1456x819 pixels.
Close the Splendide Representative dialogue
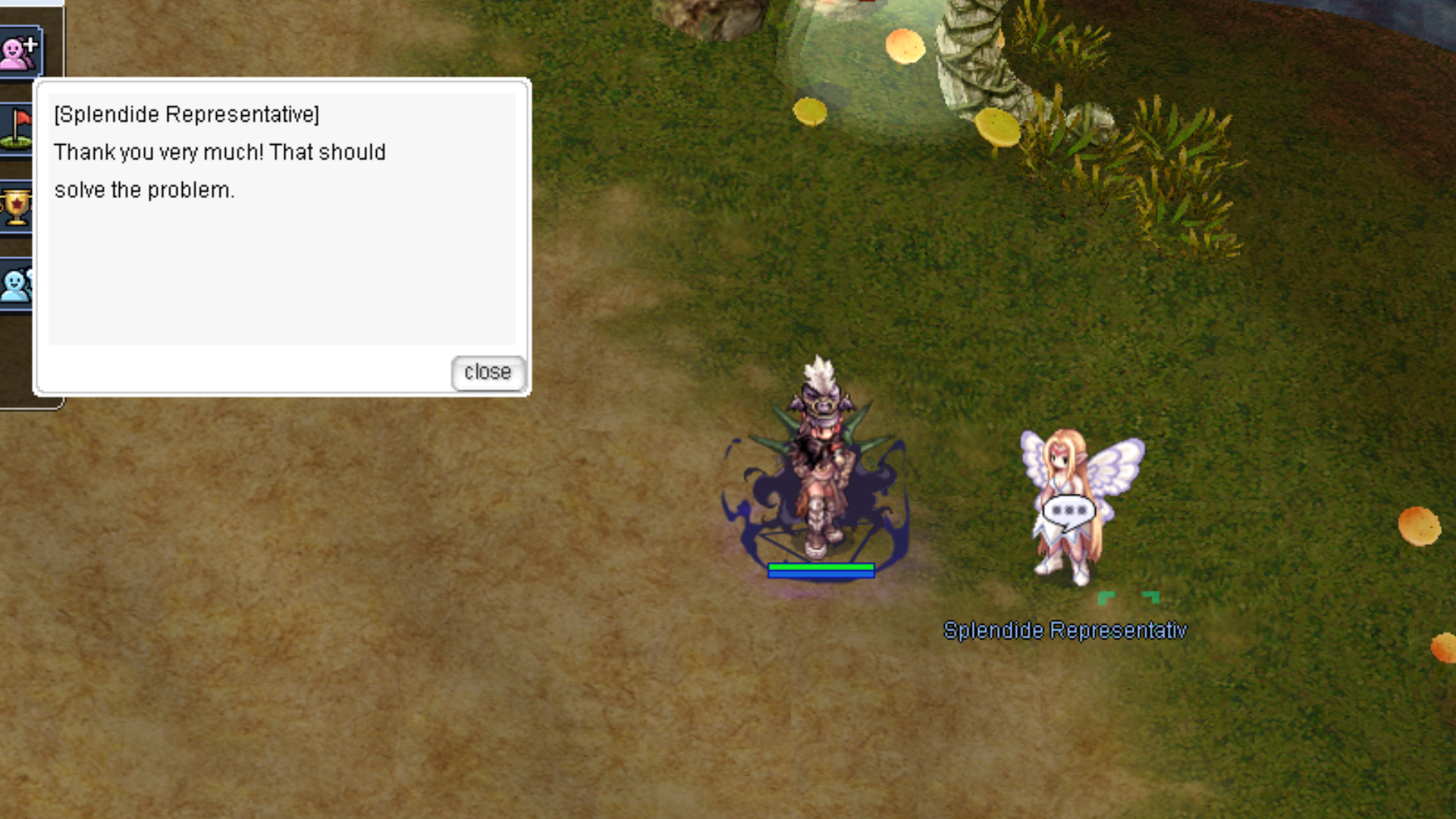pos(488,372)
